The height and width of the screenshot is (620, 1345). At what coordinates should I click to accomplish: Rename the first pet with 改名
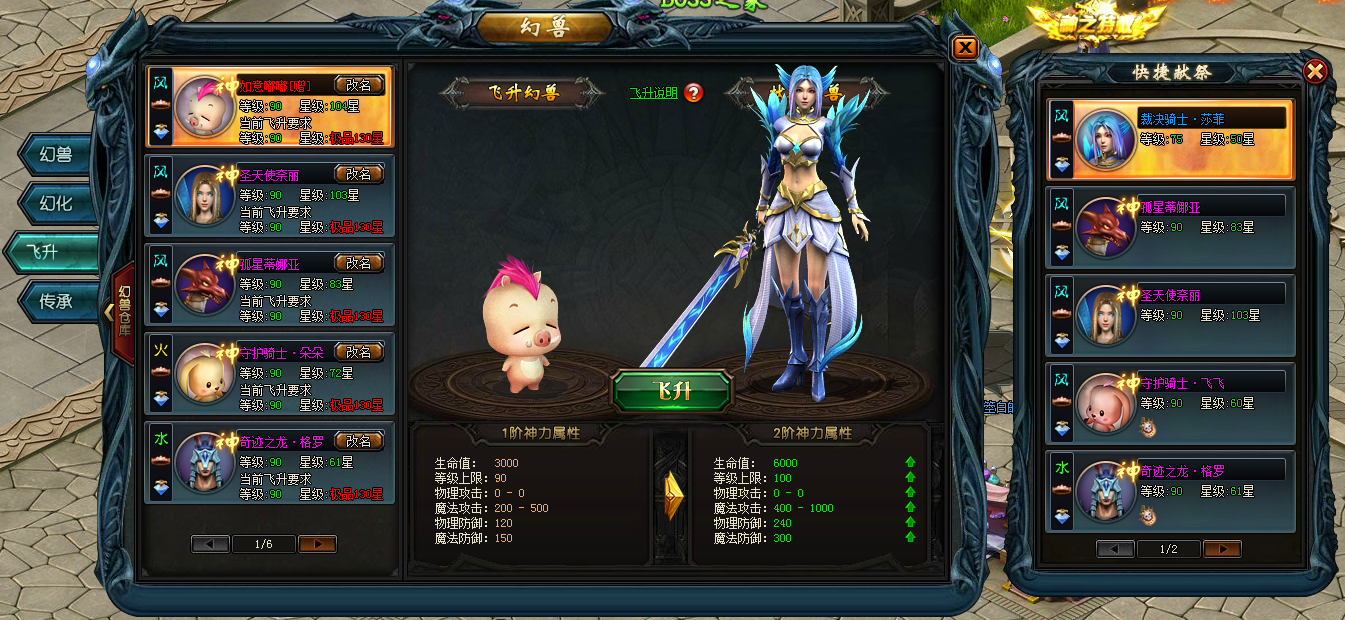coord(358,85)
